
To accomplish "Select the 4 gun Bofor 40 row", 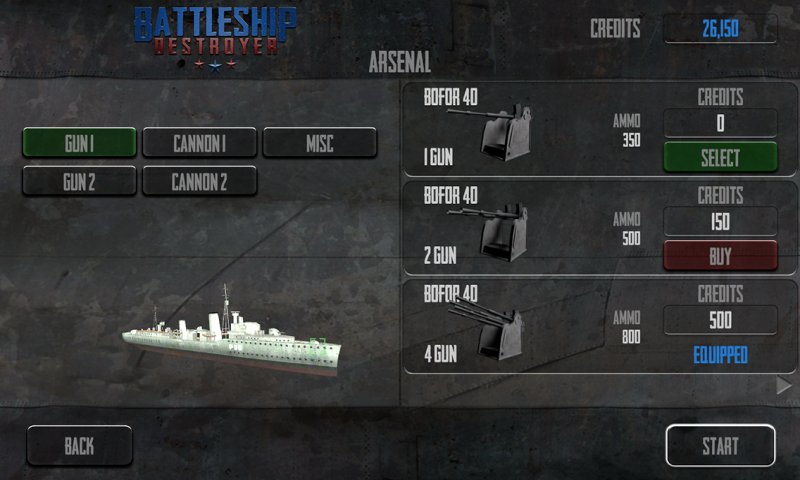I will point(600,327).
